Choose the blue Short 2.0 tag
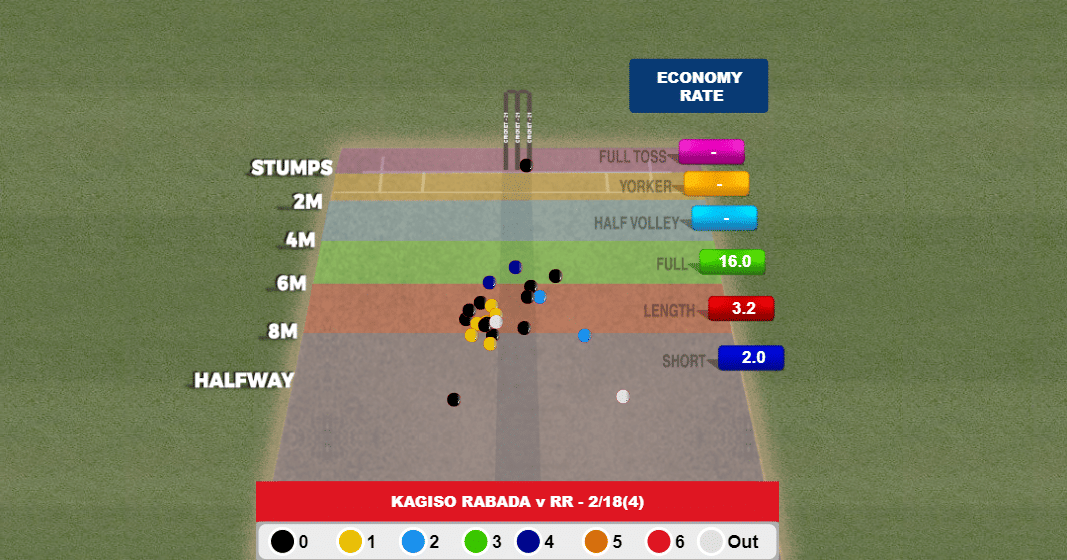The width and height of the screenshot is (1067, 560). point(751,357)
